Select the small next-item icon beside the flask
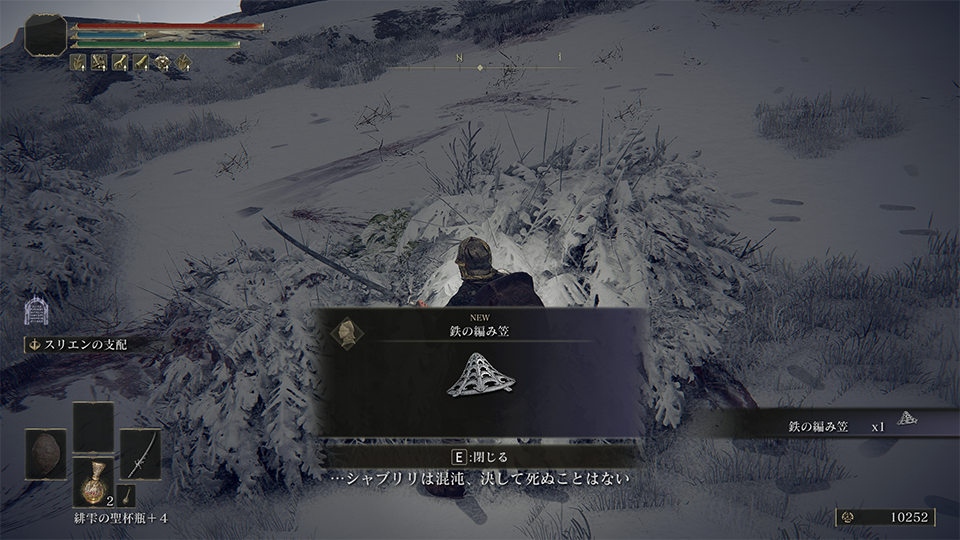 [129, 494]
